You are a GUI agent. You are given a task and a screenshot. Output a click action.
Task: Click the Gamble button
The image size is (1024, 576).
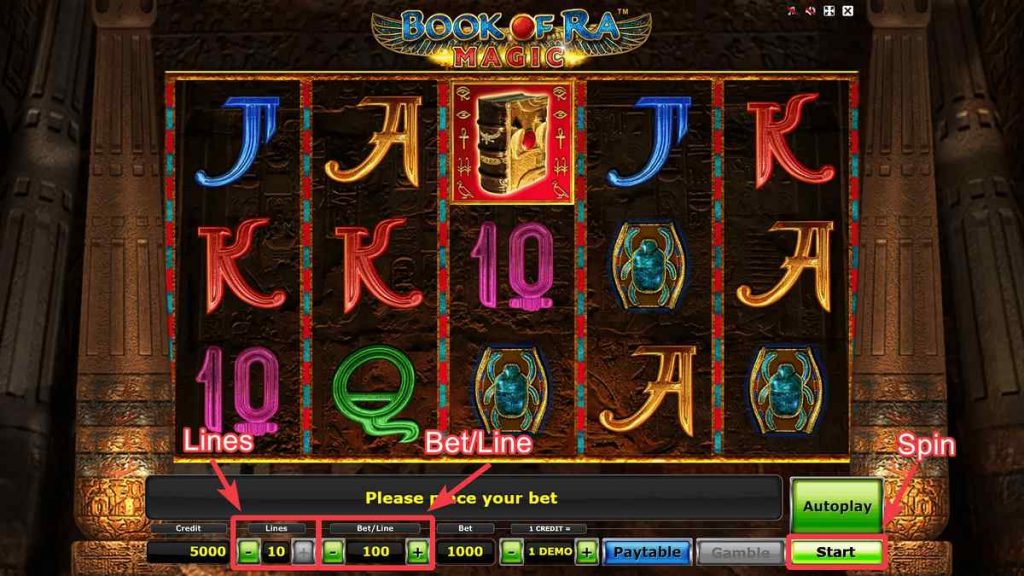740,552
